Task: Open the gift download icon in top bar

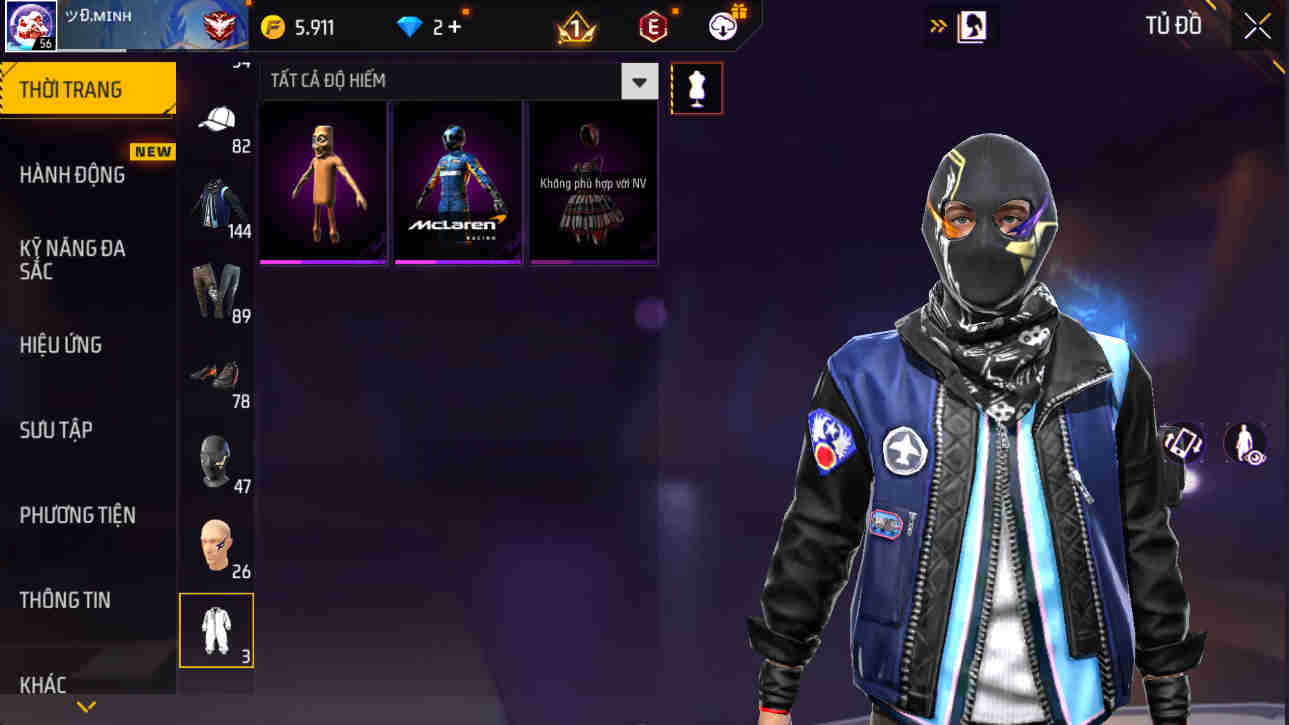Action: [x=723, y=25]
